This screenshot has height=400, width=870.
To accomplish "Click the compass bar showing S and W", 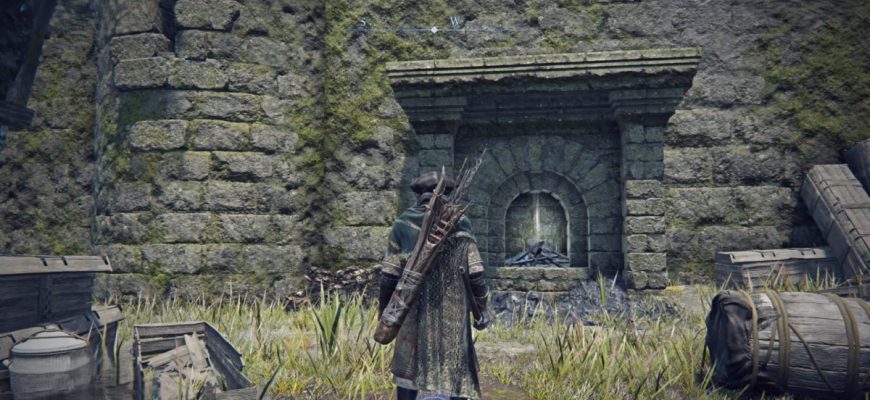I will (432, 27).
